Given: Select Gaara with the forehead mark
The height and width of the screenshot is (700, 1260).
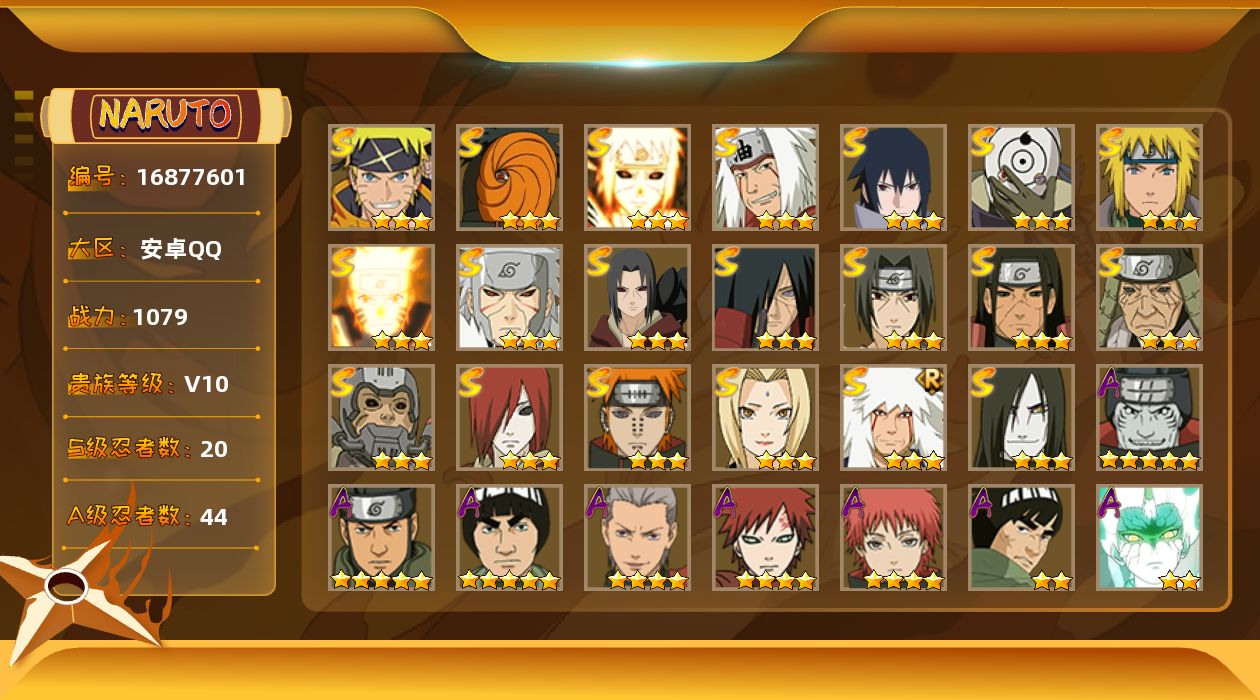Looking at the screenshot, I should coord(765,537).
